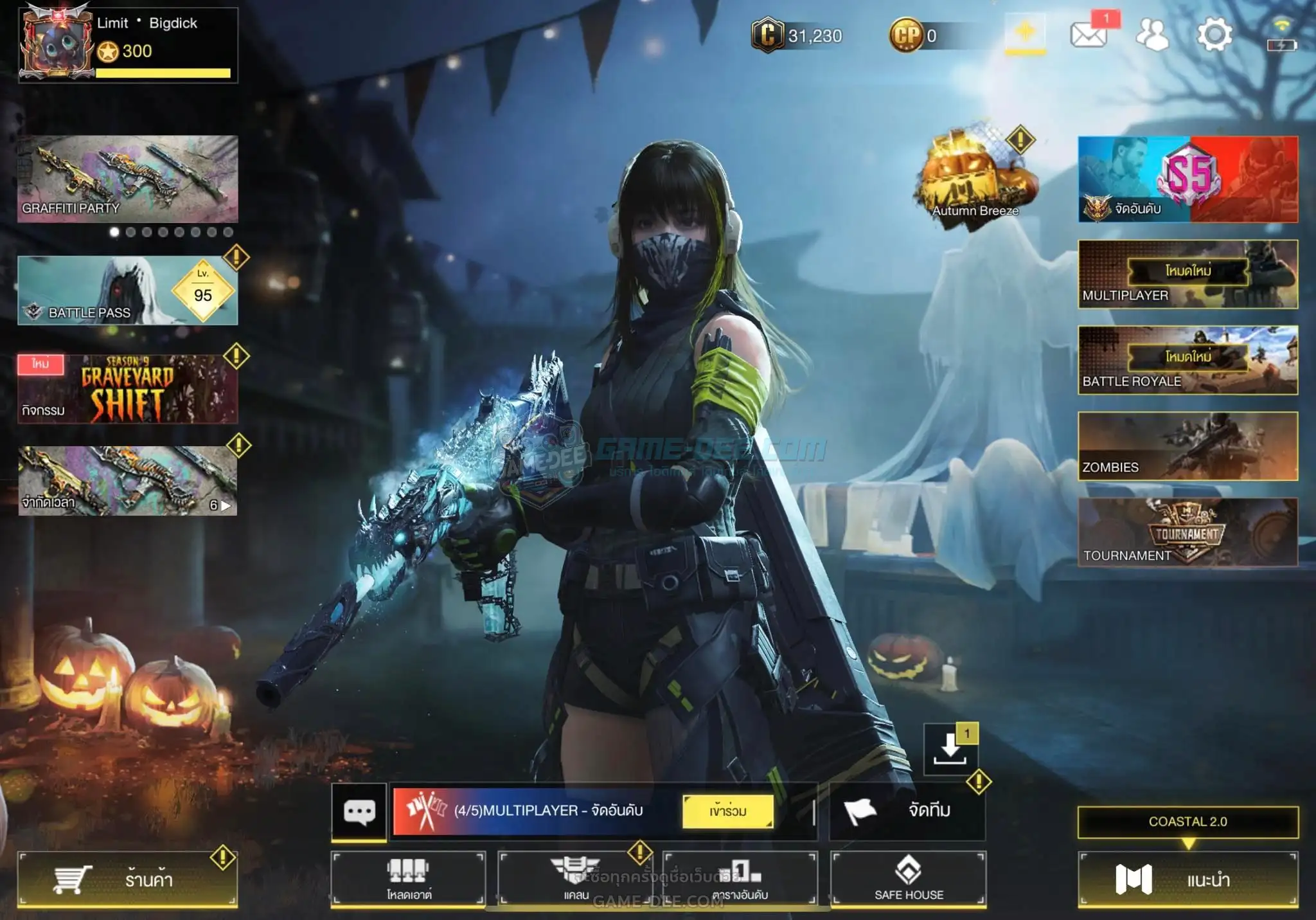This screenshot has width=1316, height=920.
Task: Open the player profile avatar
Action: tap(57, 44)
